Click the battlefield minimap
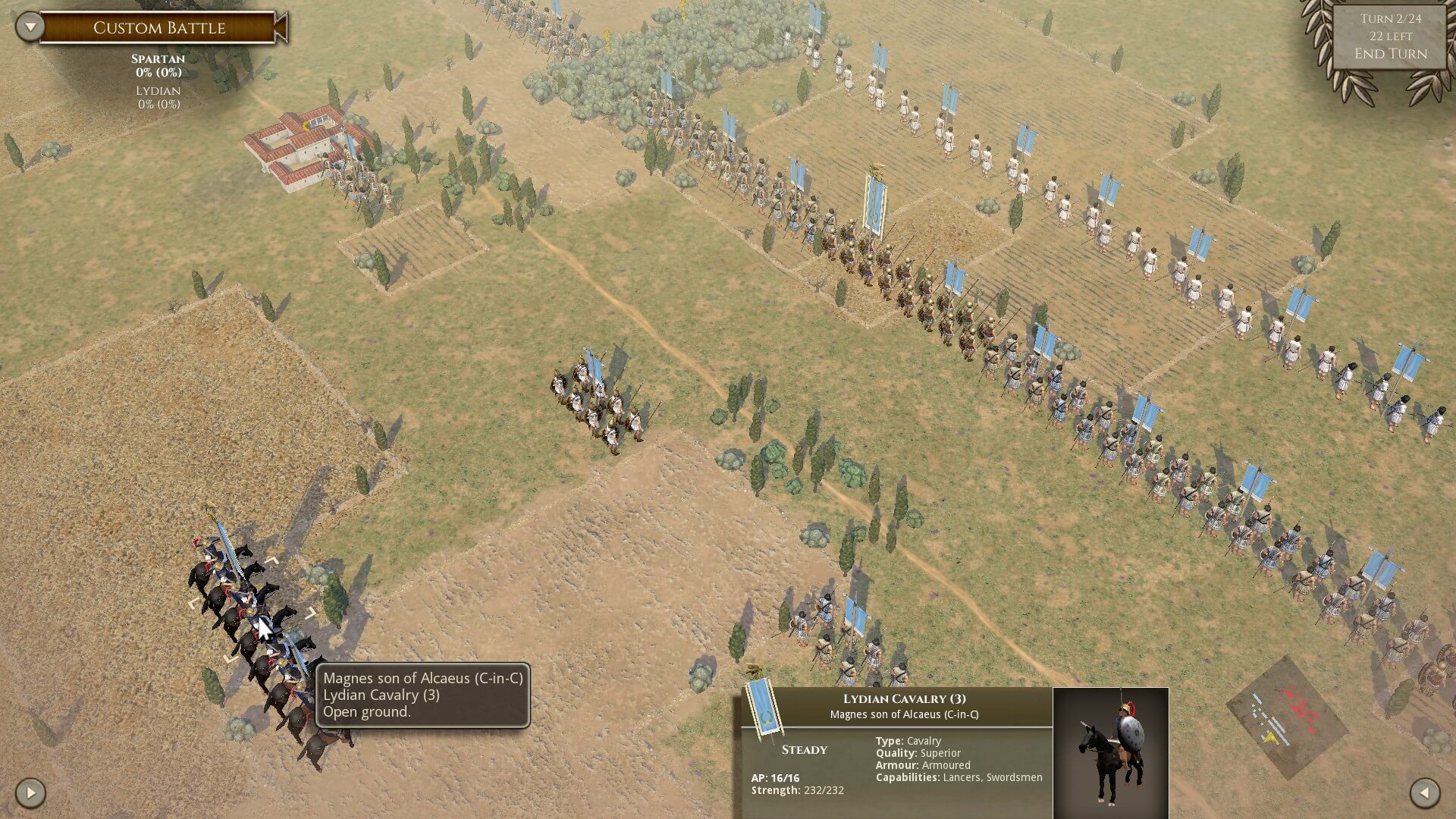 1286,717
